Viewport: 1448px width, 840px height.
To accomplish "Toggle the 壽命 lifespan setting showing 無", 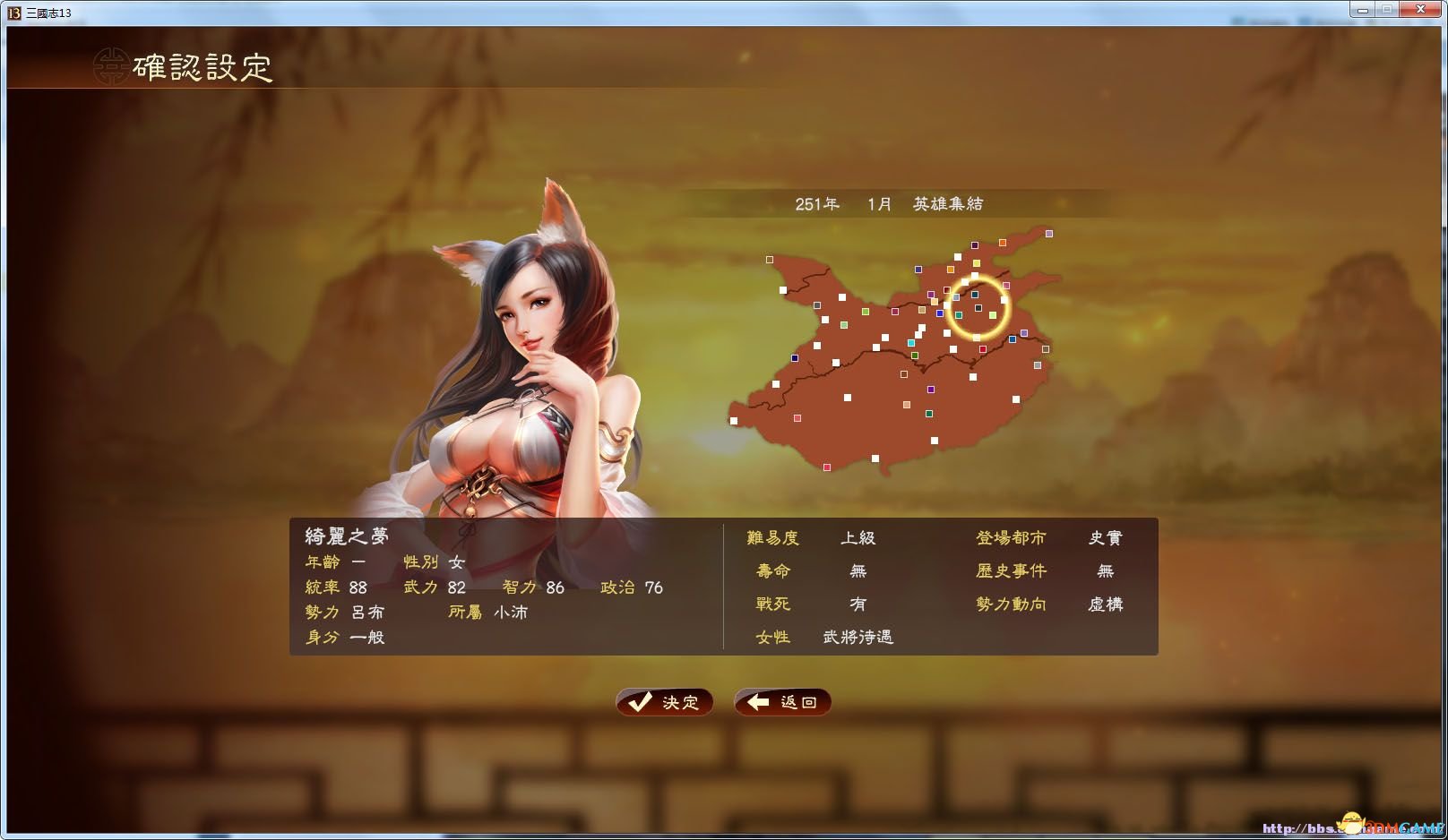I will coord(858,570).
